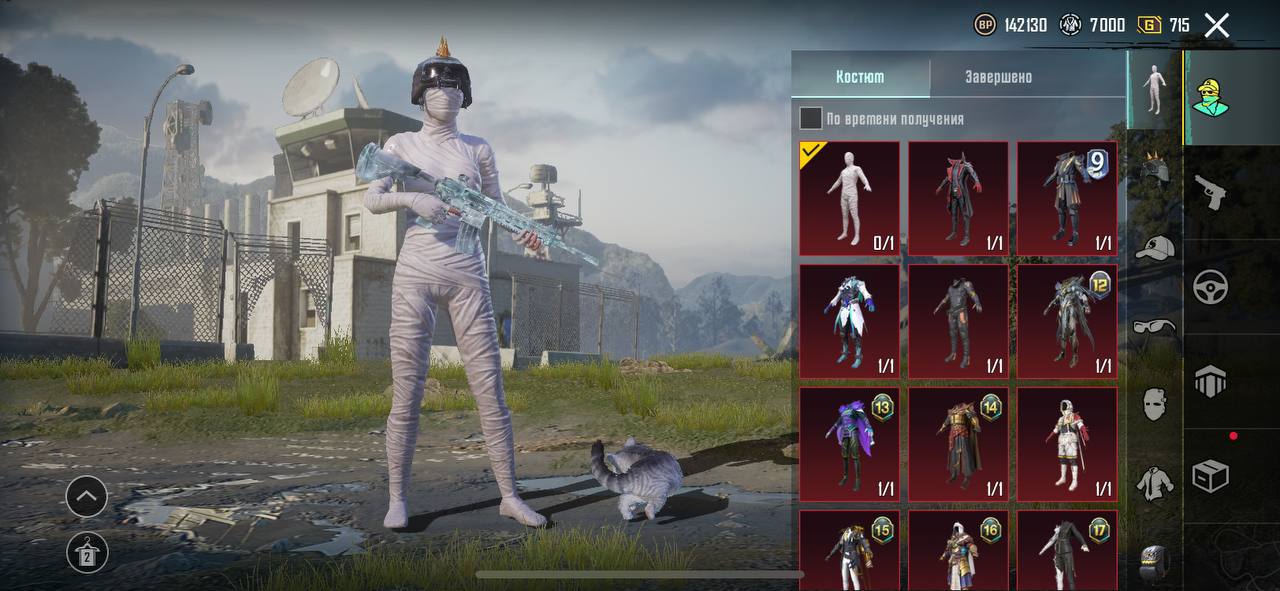Image resolution: width=1280 pixels, height=591 pixels.
Task: Show the glasses category
Action: click(1155, 325)
